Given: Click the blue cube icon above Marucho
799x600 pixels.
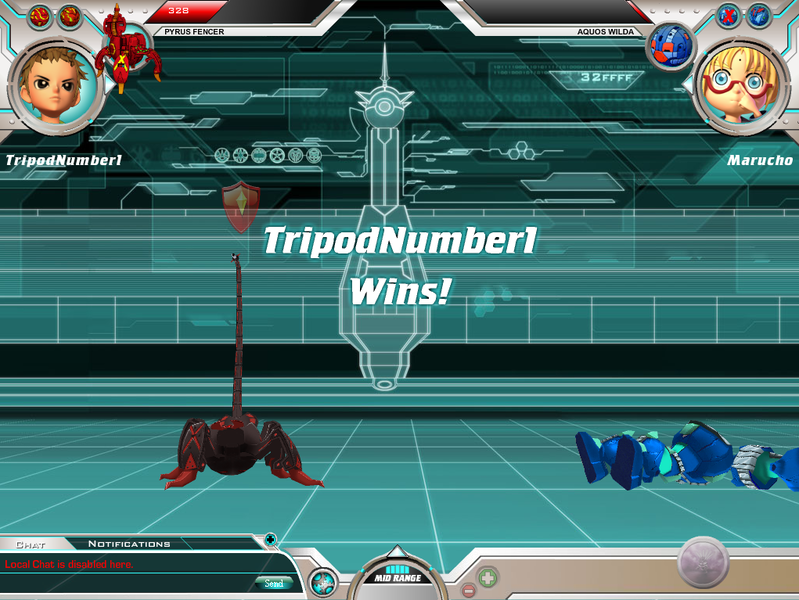Looking at the screenshot, I should [x=759, y=15].
